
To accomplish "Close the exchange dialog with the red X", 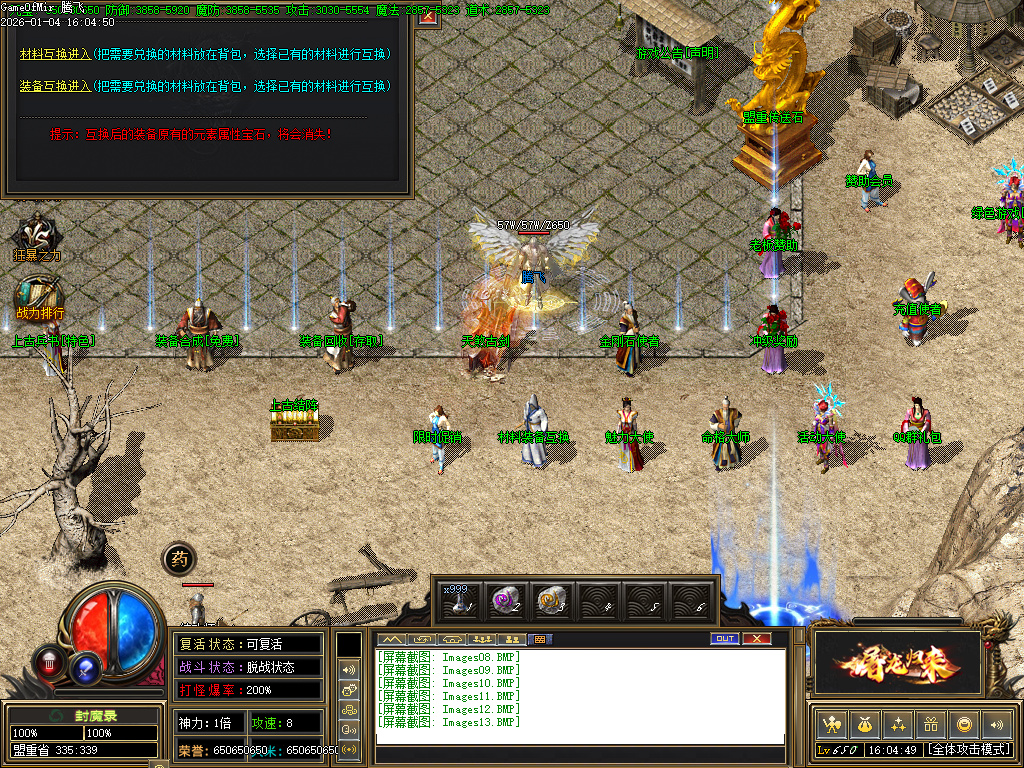I will pos(428,14).
